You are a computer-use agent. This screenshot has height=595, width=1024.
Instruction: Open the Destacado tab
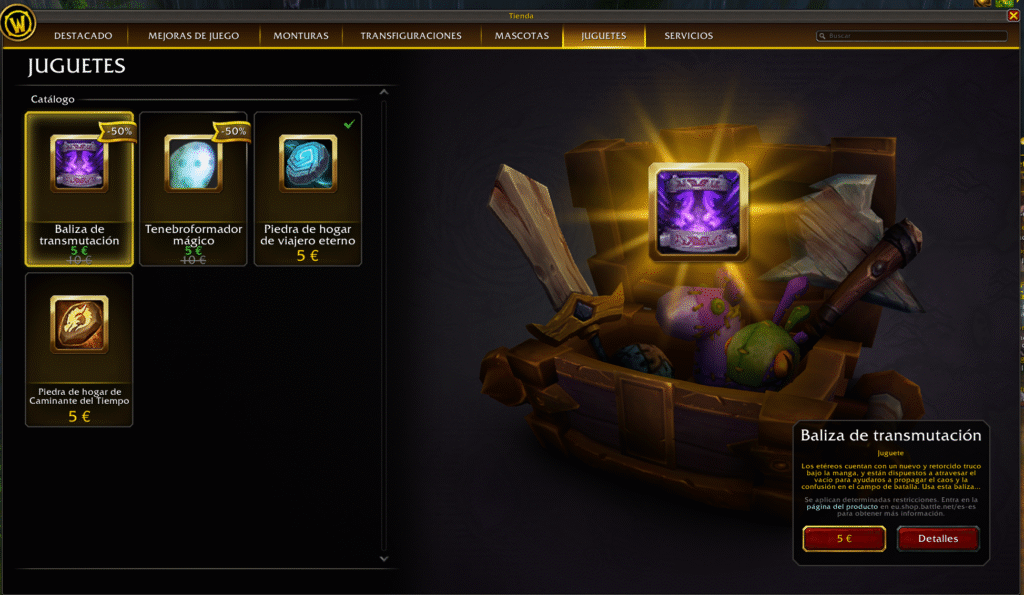[x=83, y=36]
